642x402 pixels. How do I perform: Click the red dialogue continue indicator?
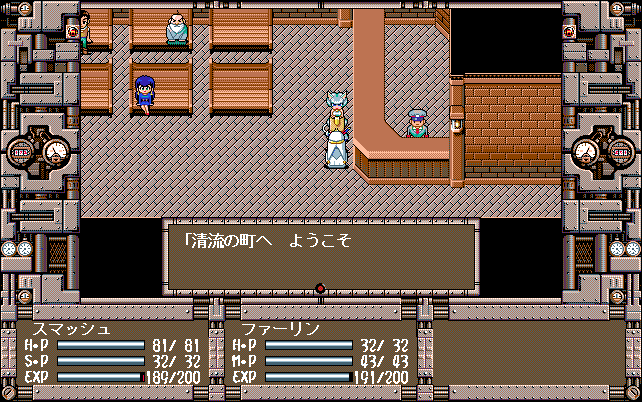point(320,289)
